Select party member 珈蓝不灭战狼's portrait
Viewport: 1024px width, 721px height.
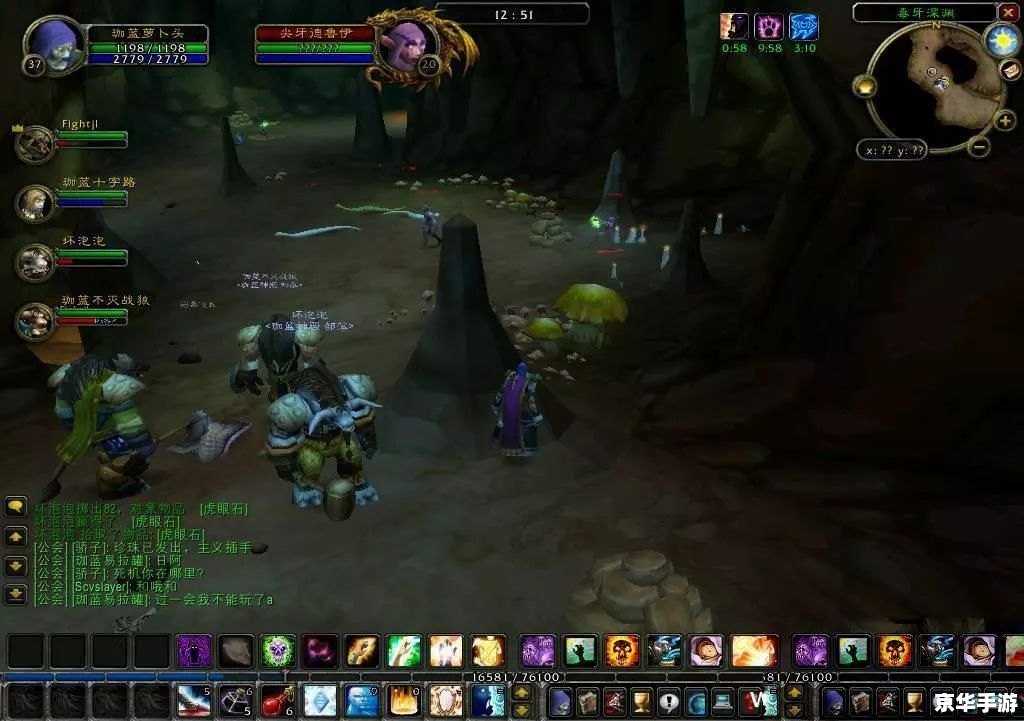(35, 321)
